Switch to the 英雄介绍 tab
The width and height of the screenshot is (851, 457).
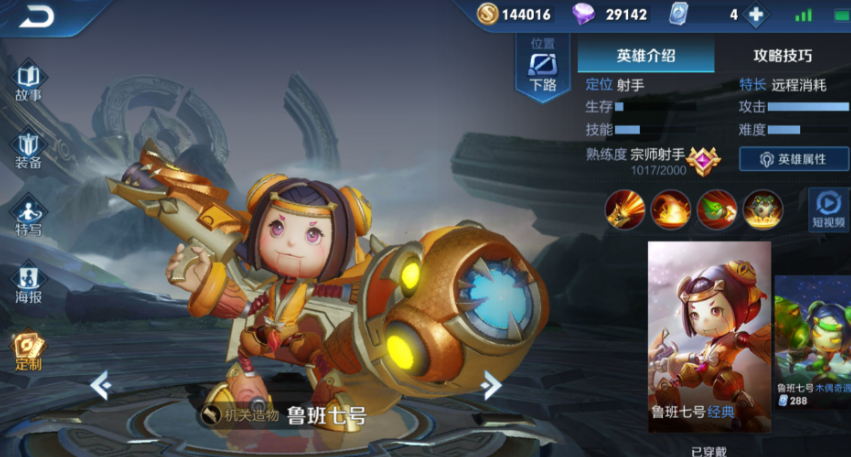[x=646, y=56]
